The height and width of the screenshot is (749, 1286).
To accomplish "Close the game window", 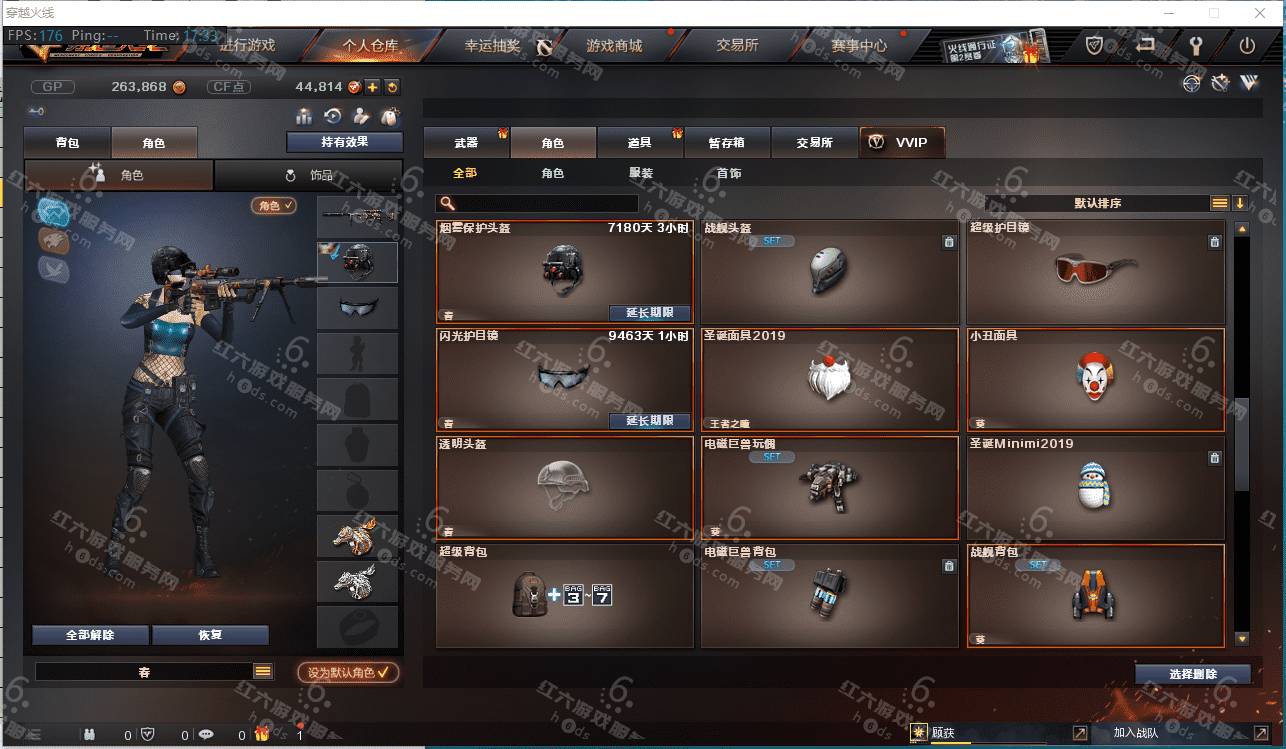I will click(1261, 13).
